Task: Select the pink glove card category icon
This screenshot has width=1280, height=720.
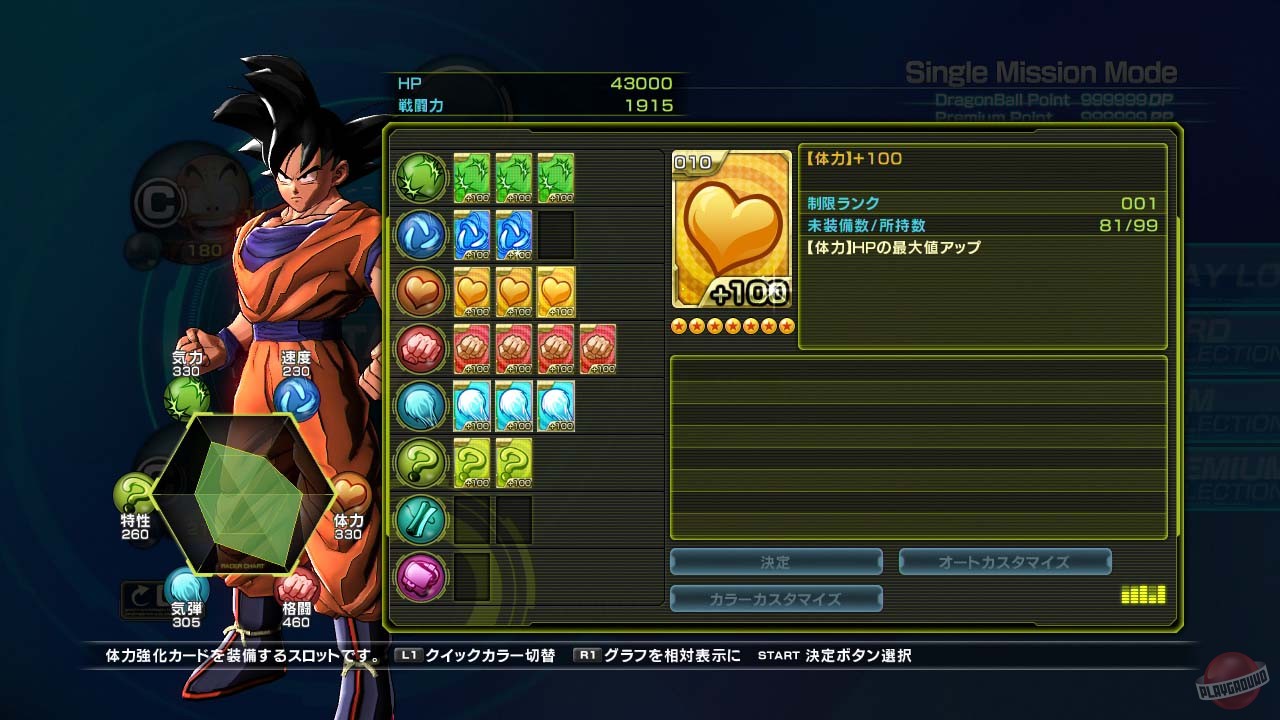Action: (420, 576)
